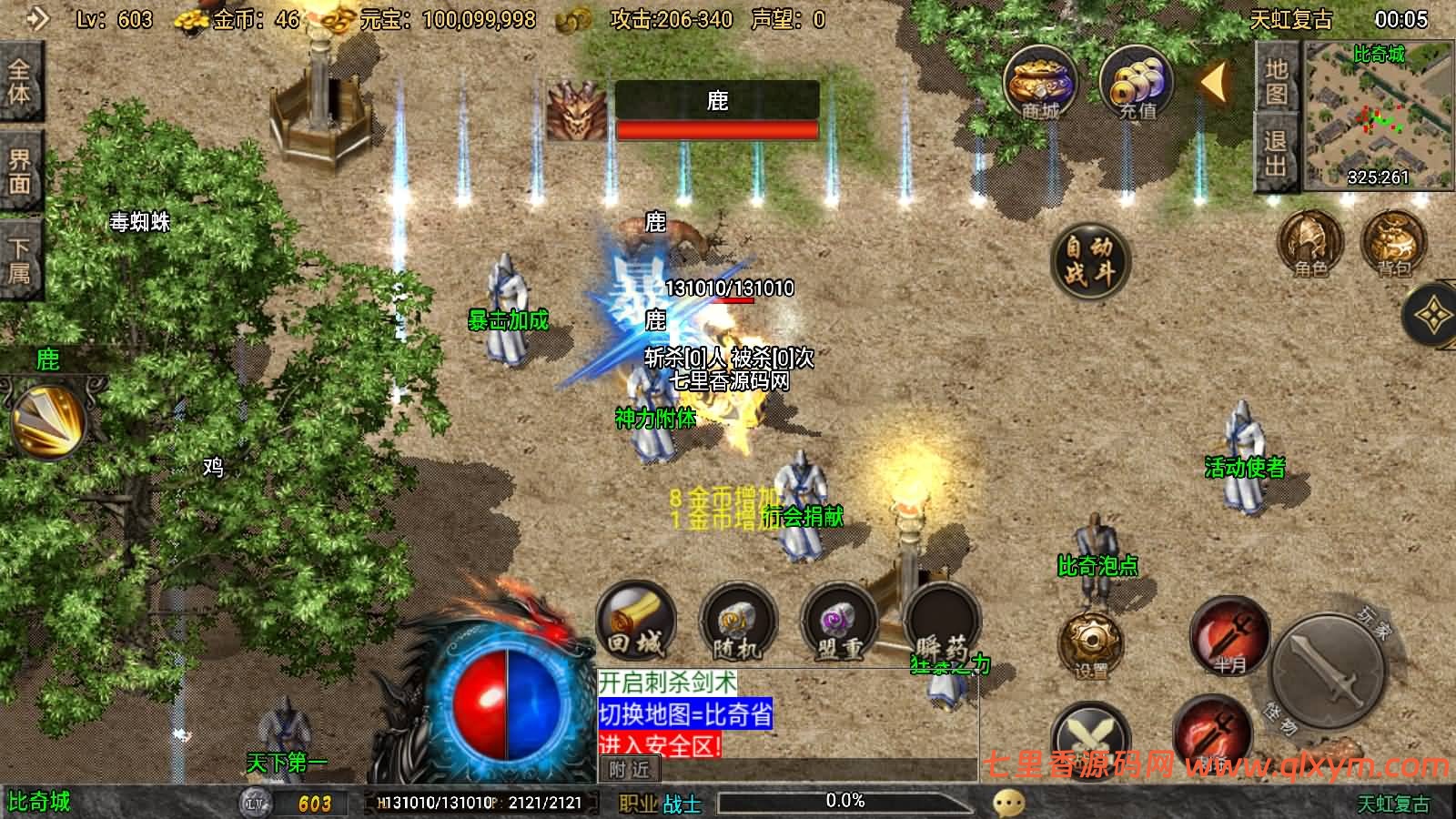The image size is (1456, 819).
Task: Tap the large sword attack button
Action: pyautogui.click(x=1327, y=672)
